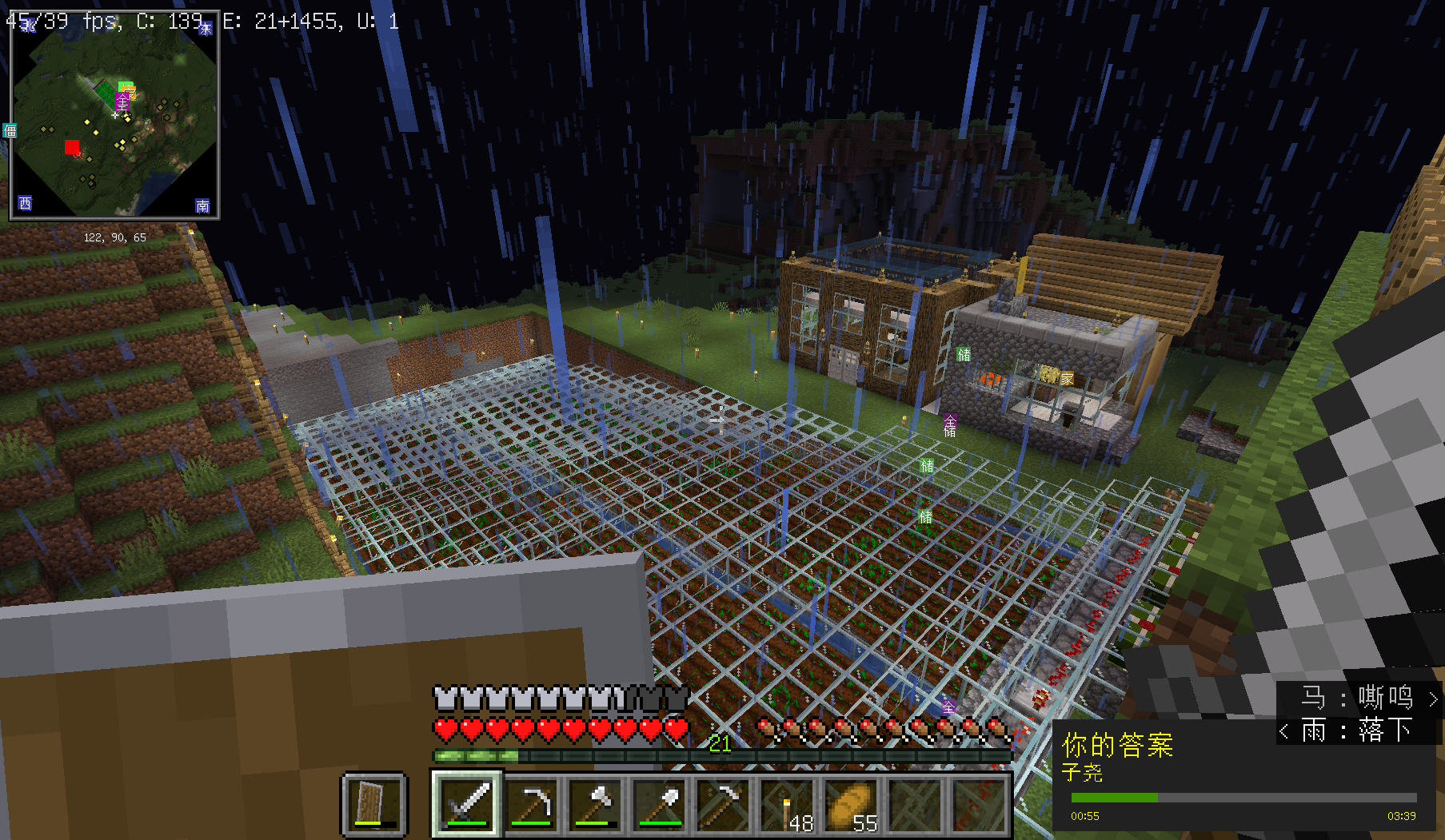Screen dimensions: 1445x840
Task: Click the off-hand shield slot
Action: click(x=374, y=804)
